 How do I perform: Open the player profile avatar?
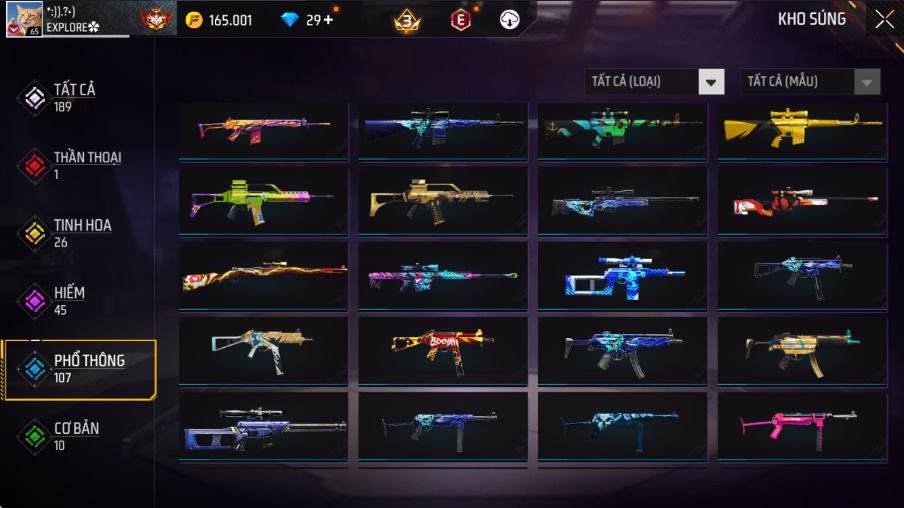pyautogui.click(x=24, y=19)
